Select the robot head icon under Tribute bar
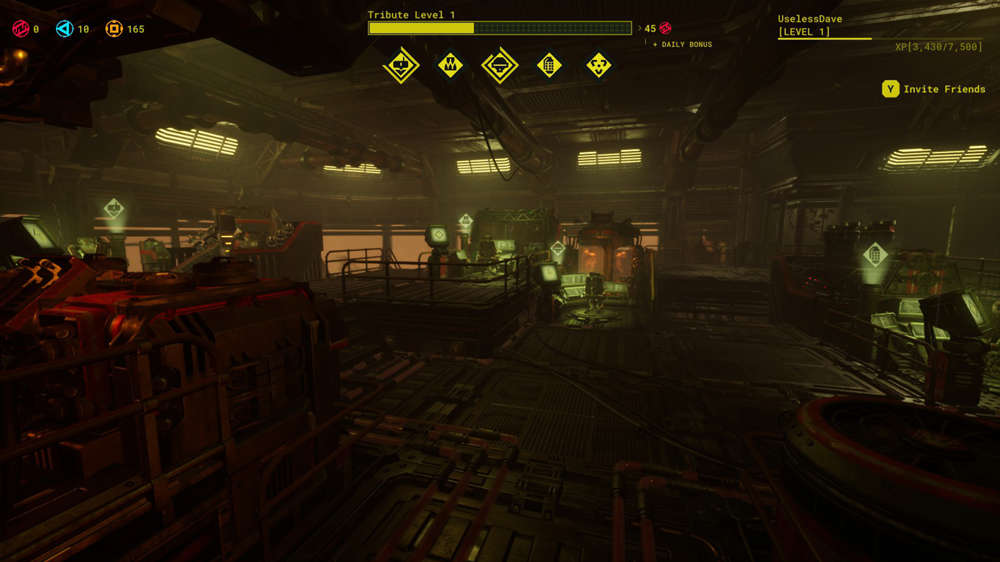 (x=401, y=66)
